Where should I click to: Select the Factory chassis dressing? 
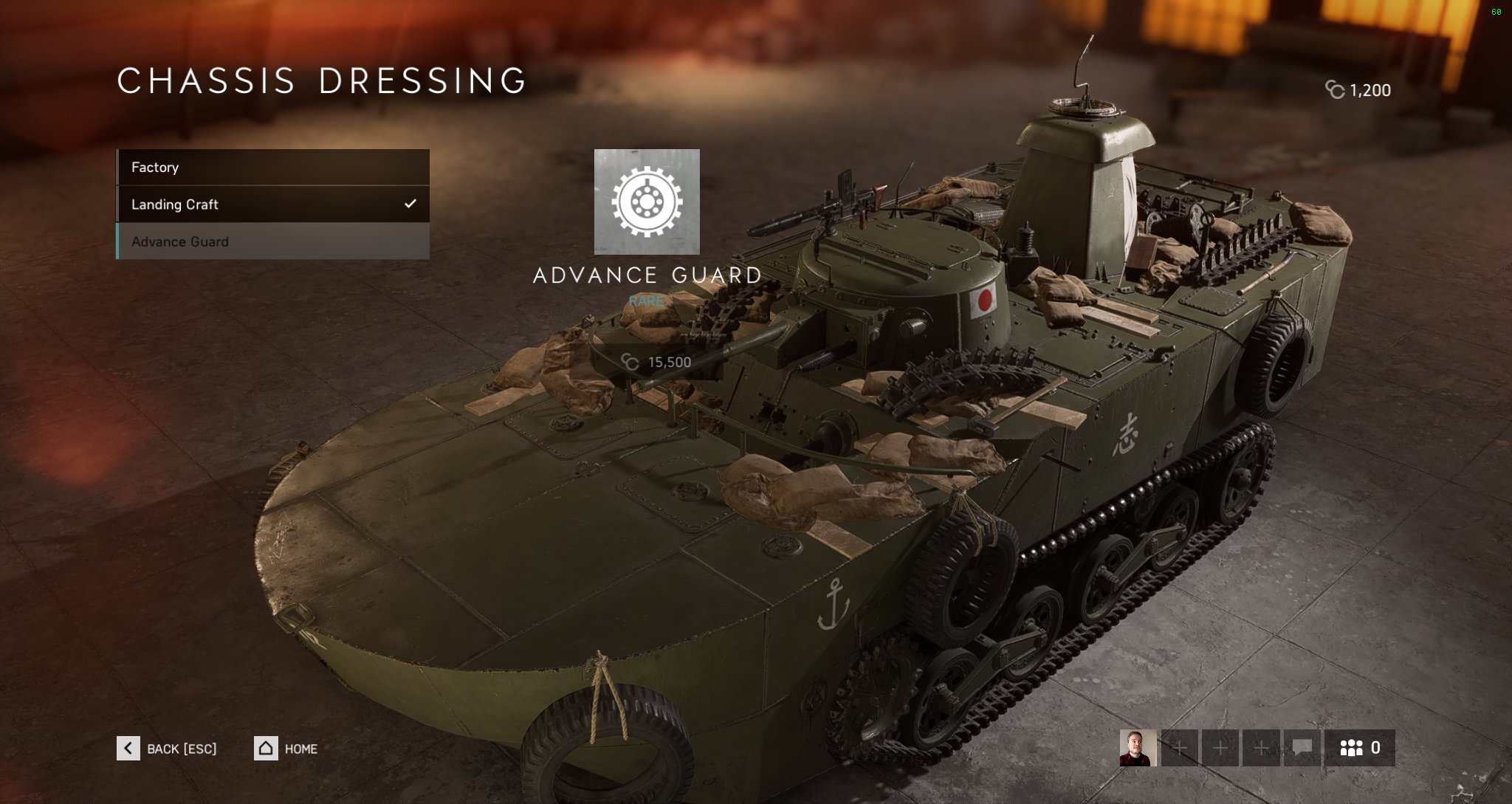272,168
